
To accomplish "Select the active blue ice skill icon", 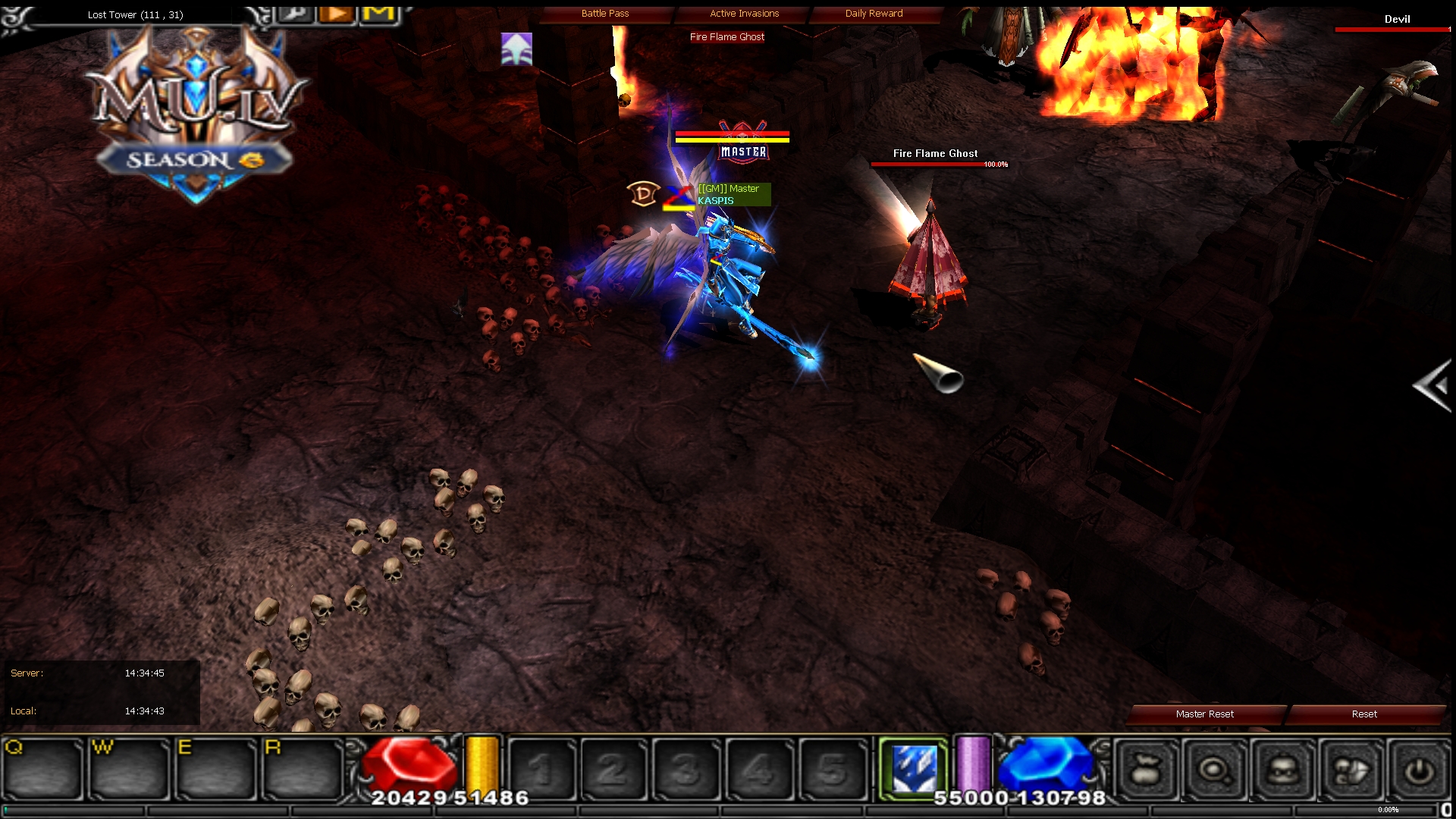I will 914,769.
